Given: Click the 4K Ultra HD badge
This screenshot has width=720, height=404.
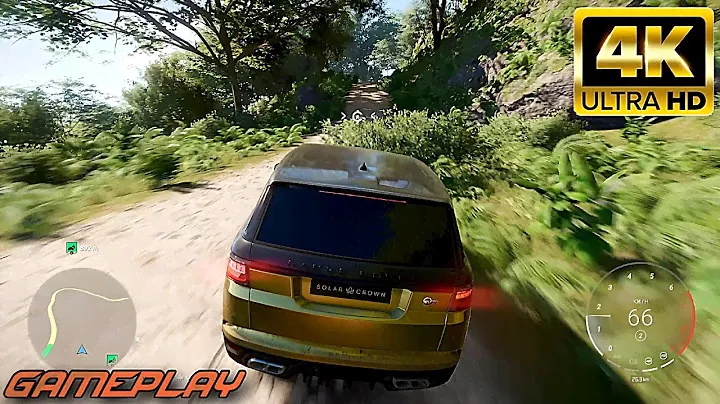Looking at the screenshot, I should (643, 62).
